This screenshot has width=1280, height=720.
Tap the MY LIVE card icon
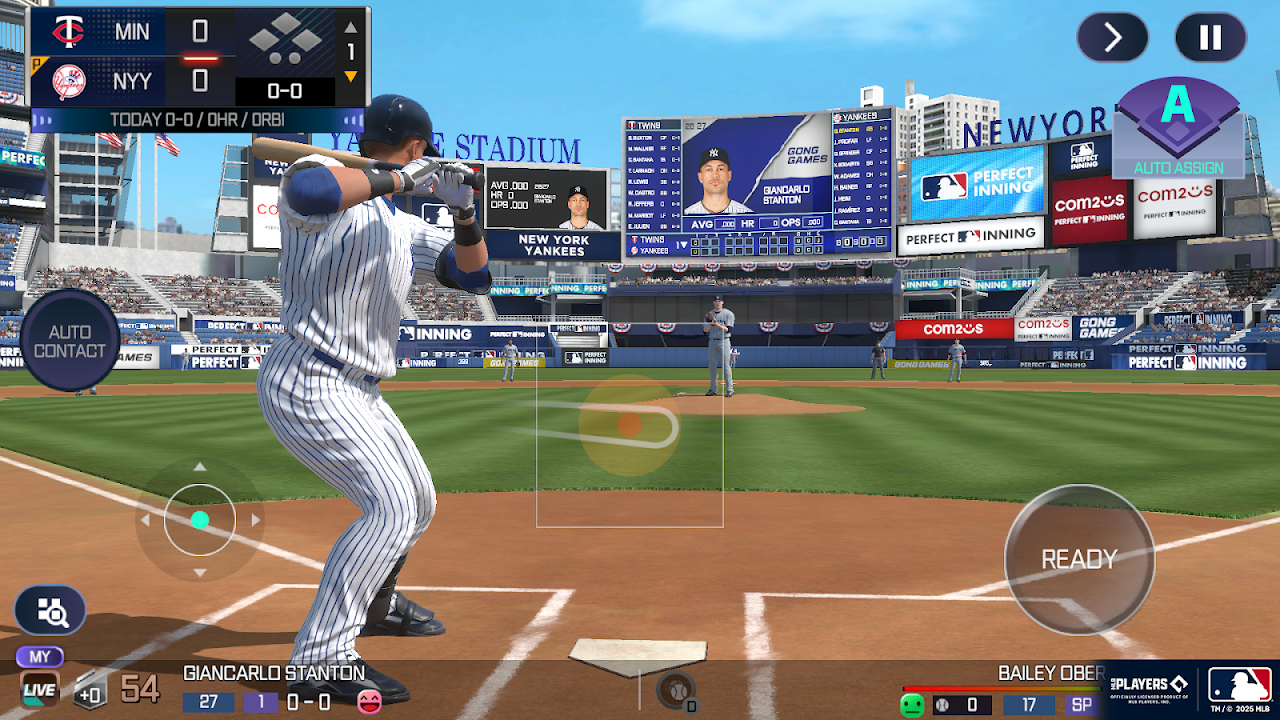pyautogui.click(x=40, y=680)
